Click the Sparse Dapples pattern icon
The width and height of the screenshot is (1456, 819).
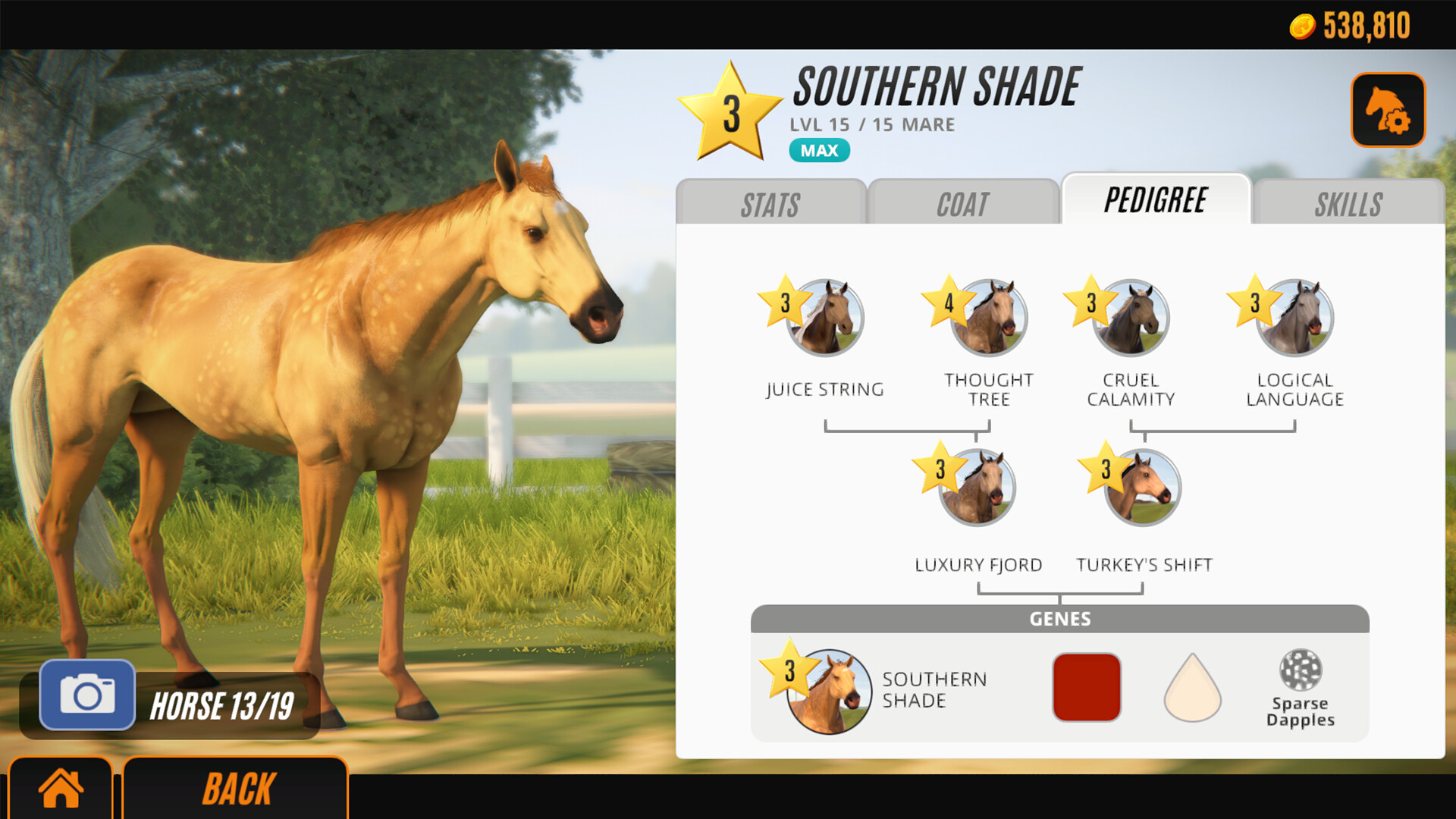1301,679
